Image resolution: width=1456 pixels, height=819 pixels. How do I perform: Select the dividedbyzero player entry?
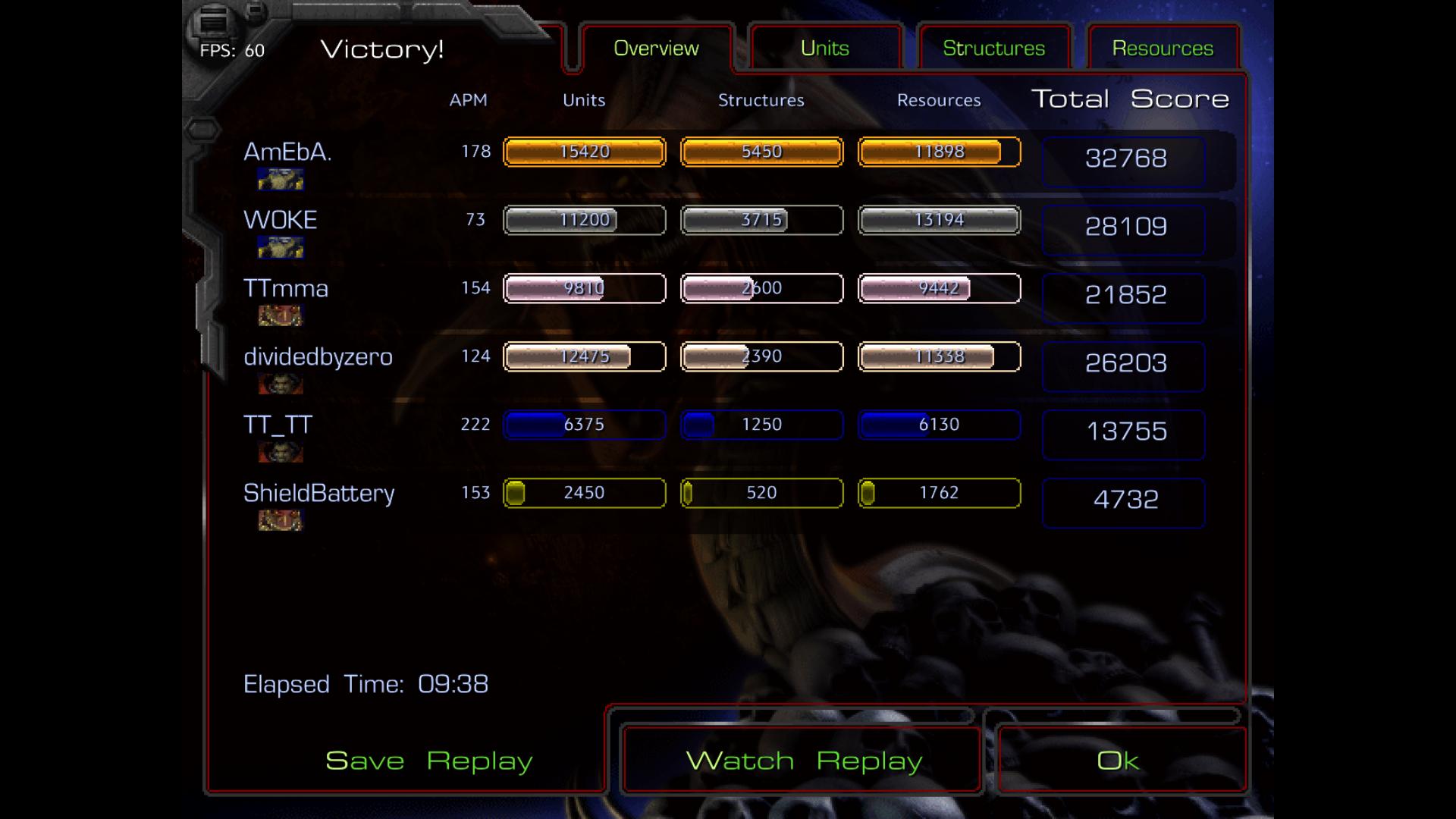(x=318, y=357)
